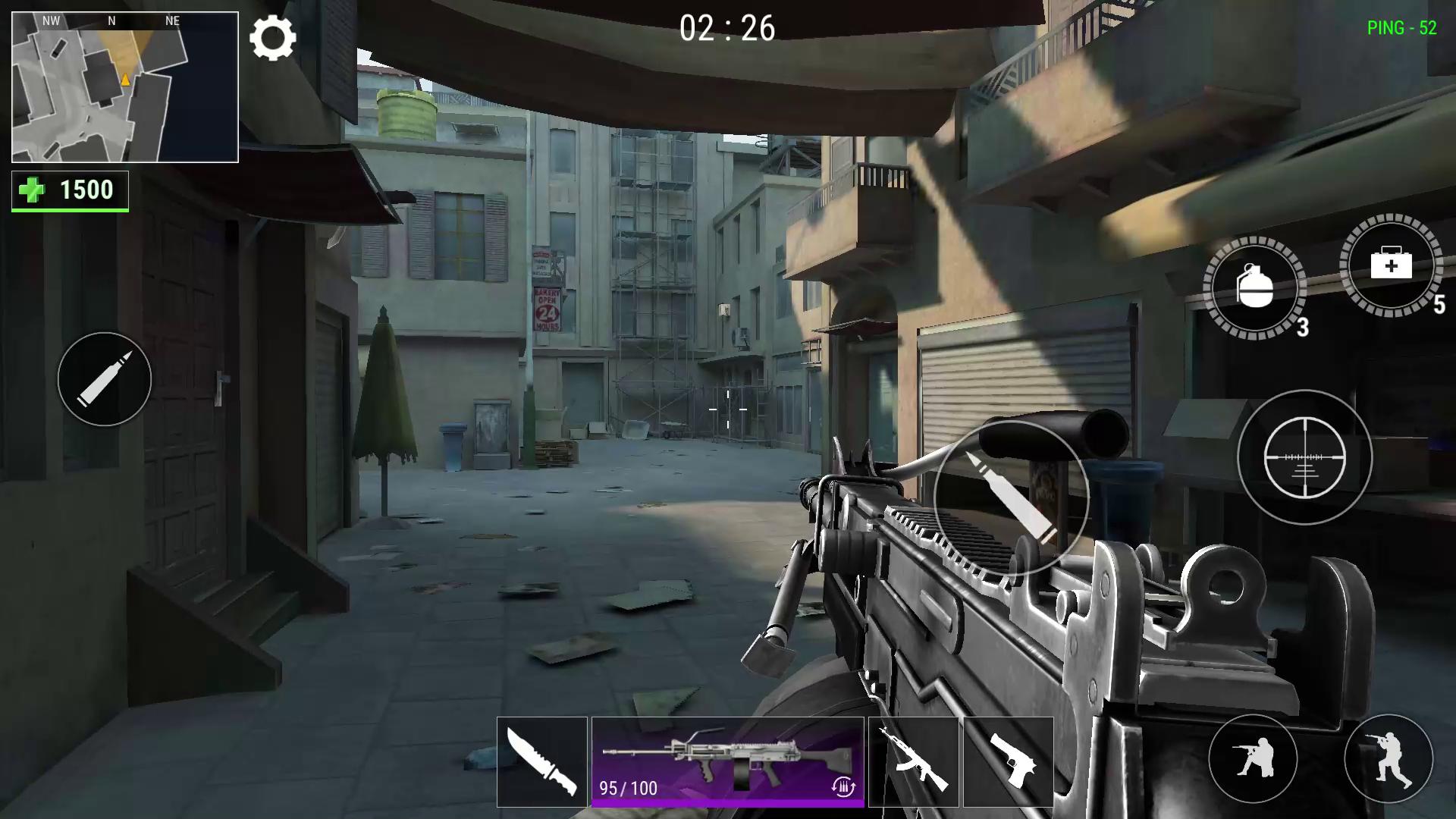Tap the 02:26 match timer
This screenshot has width=1456, height=819.
[726, 29]
